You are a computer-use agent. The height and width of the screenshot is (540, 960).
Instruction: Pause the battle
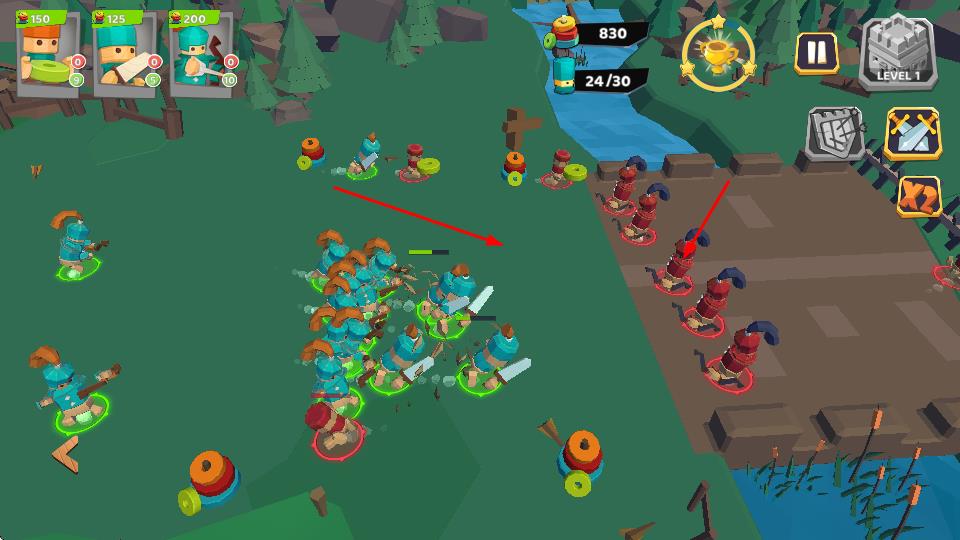(817, 53)
